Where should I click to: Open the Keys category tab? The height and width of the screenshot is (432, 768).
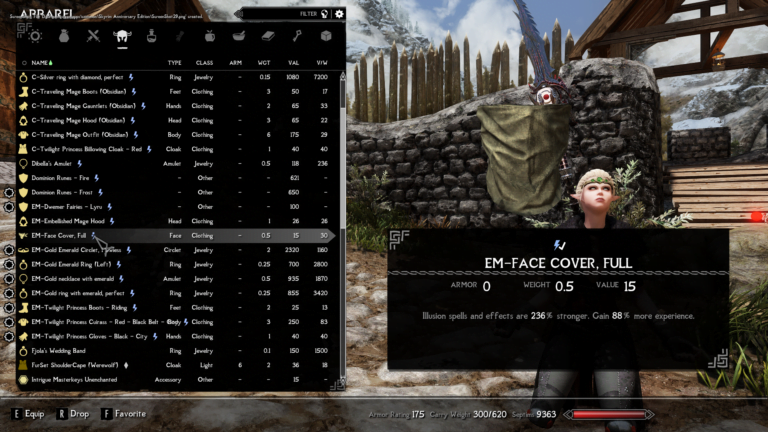pos(297,36)
